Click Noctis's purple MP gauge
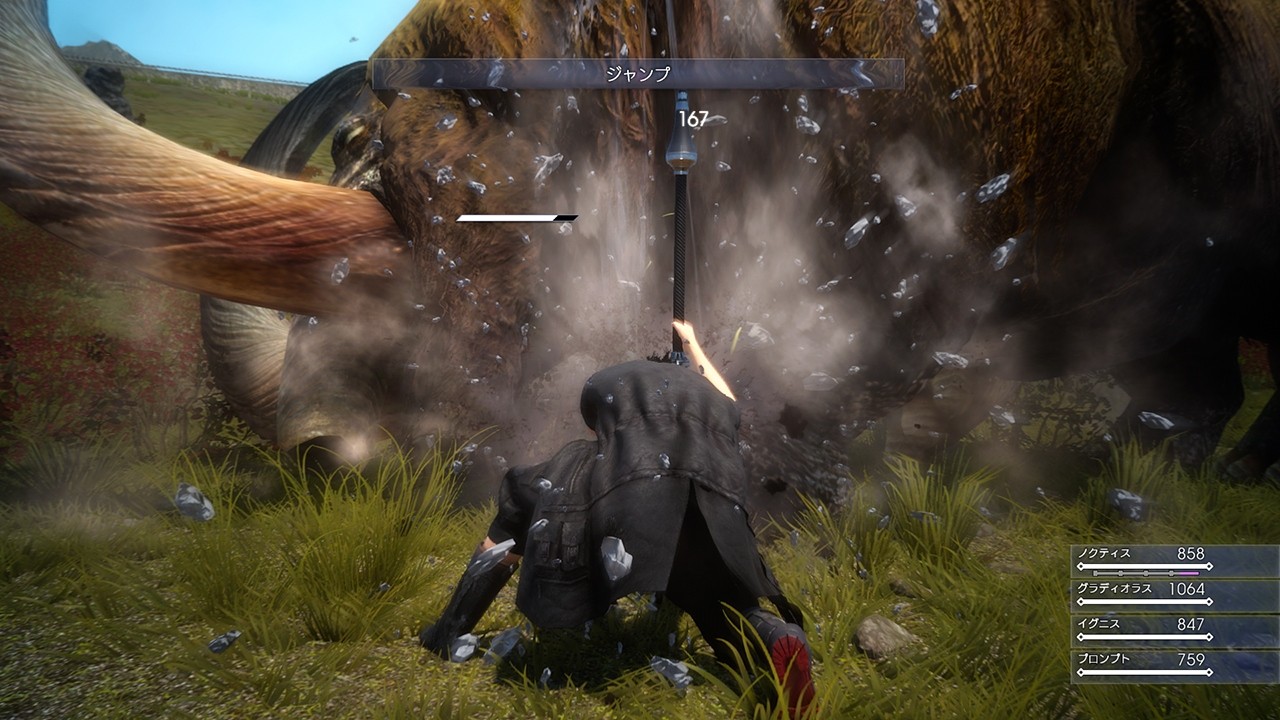 (1188, 572)
